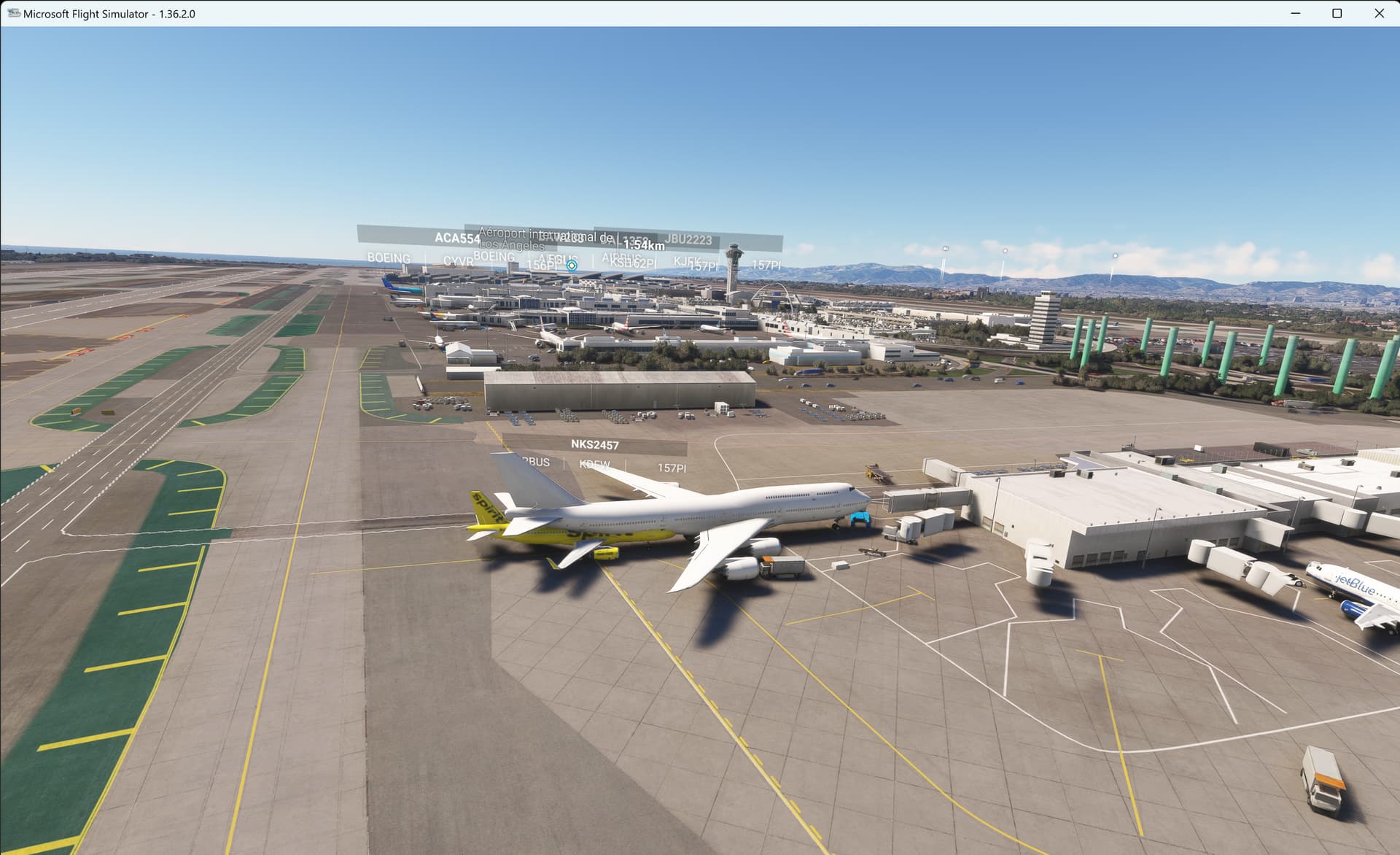
Task: Click the KDFW tag under NKS2457
Action: 594,464
